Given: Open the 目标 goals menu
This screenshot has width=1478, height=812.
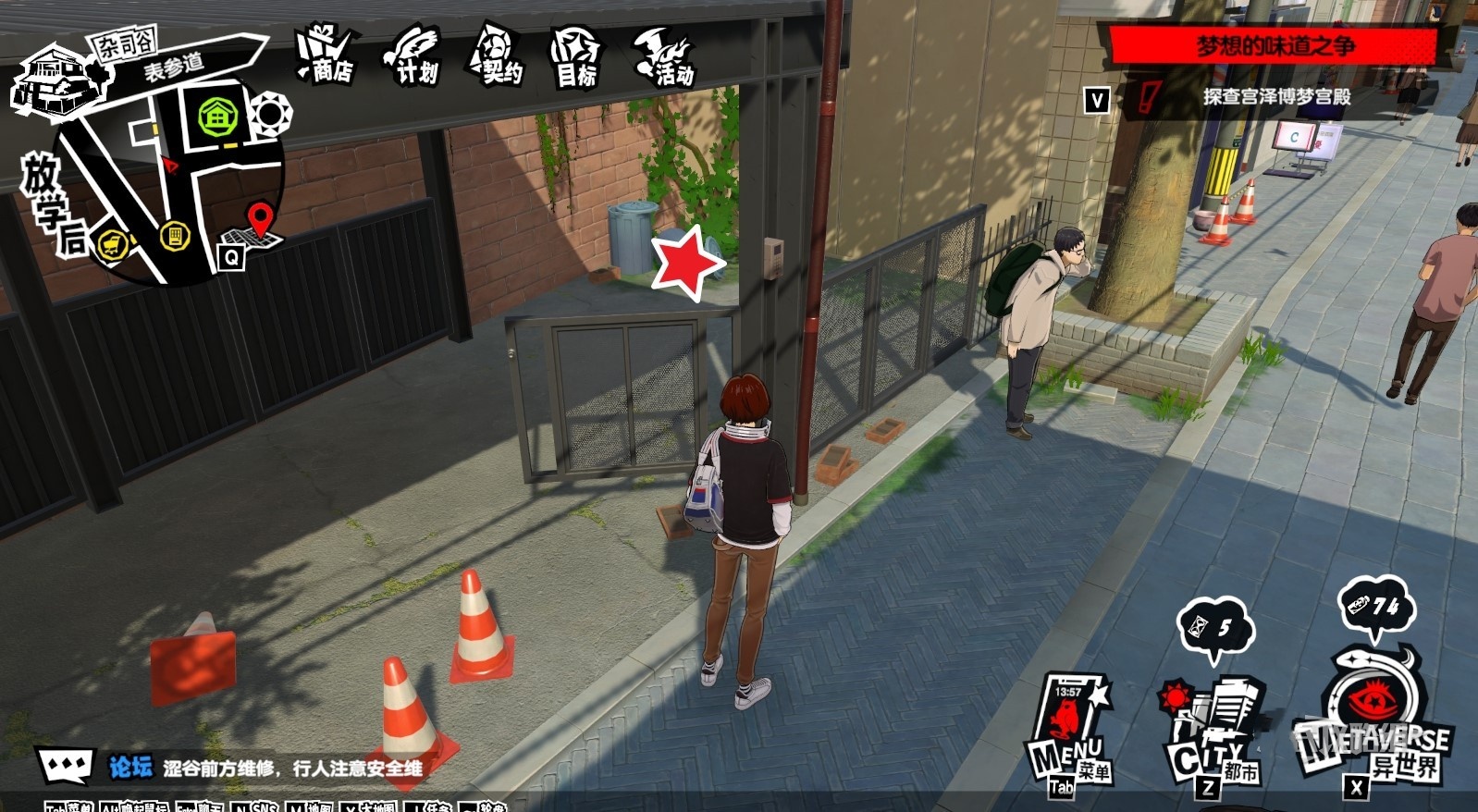Looking at the screenshot, I should click(575, 57).
